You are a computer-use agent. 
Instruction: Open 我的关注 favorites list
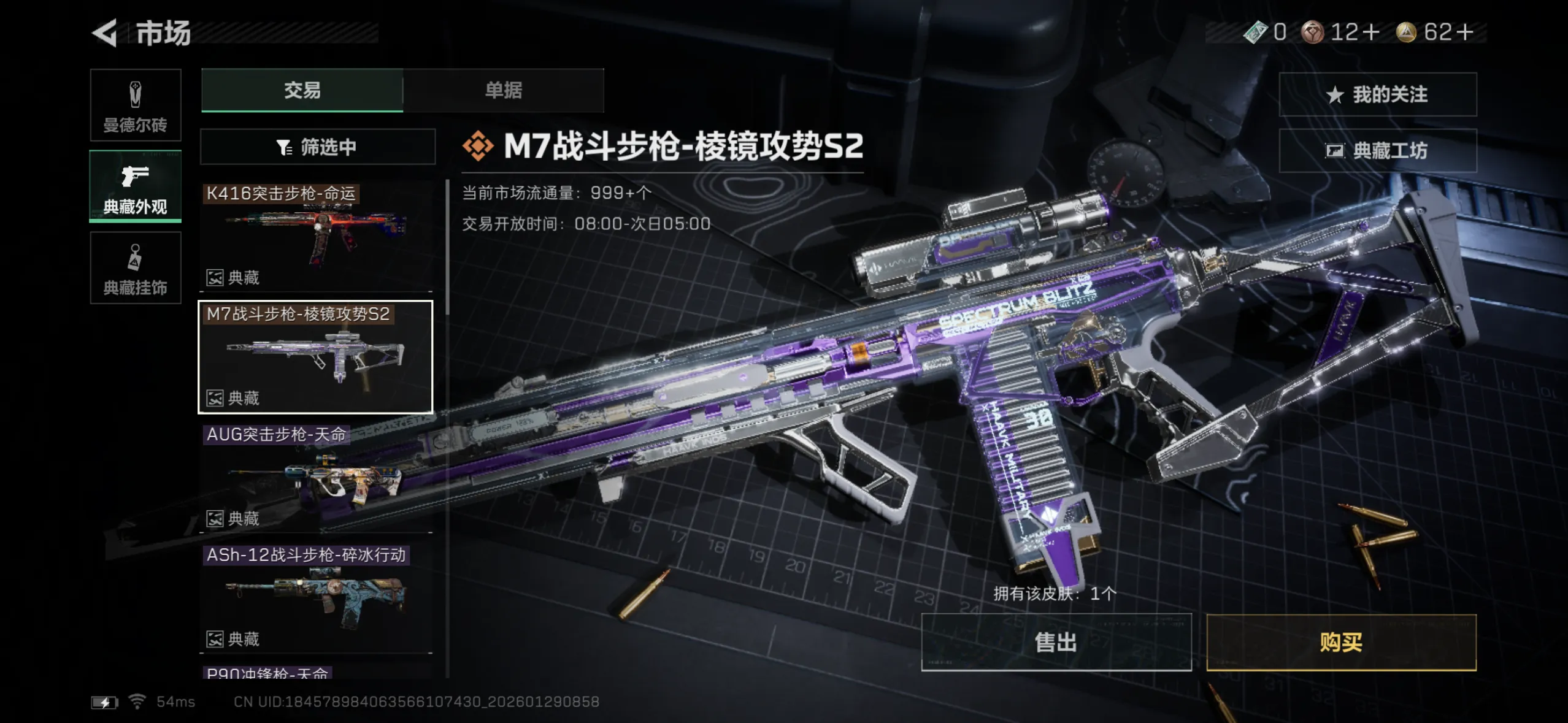(x=1377, y=94)
